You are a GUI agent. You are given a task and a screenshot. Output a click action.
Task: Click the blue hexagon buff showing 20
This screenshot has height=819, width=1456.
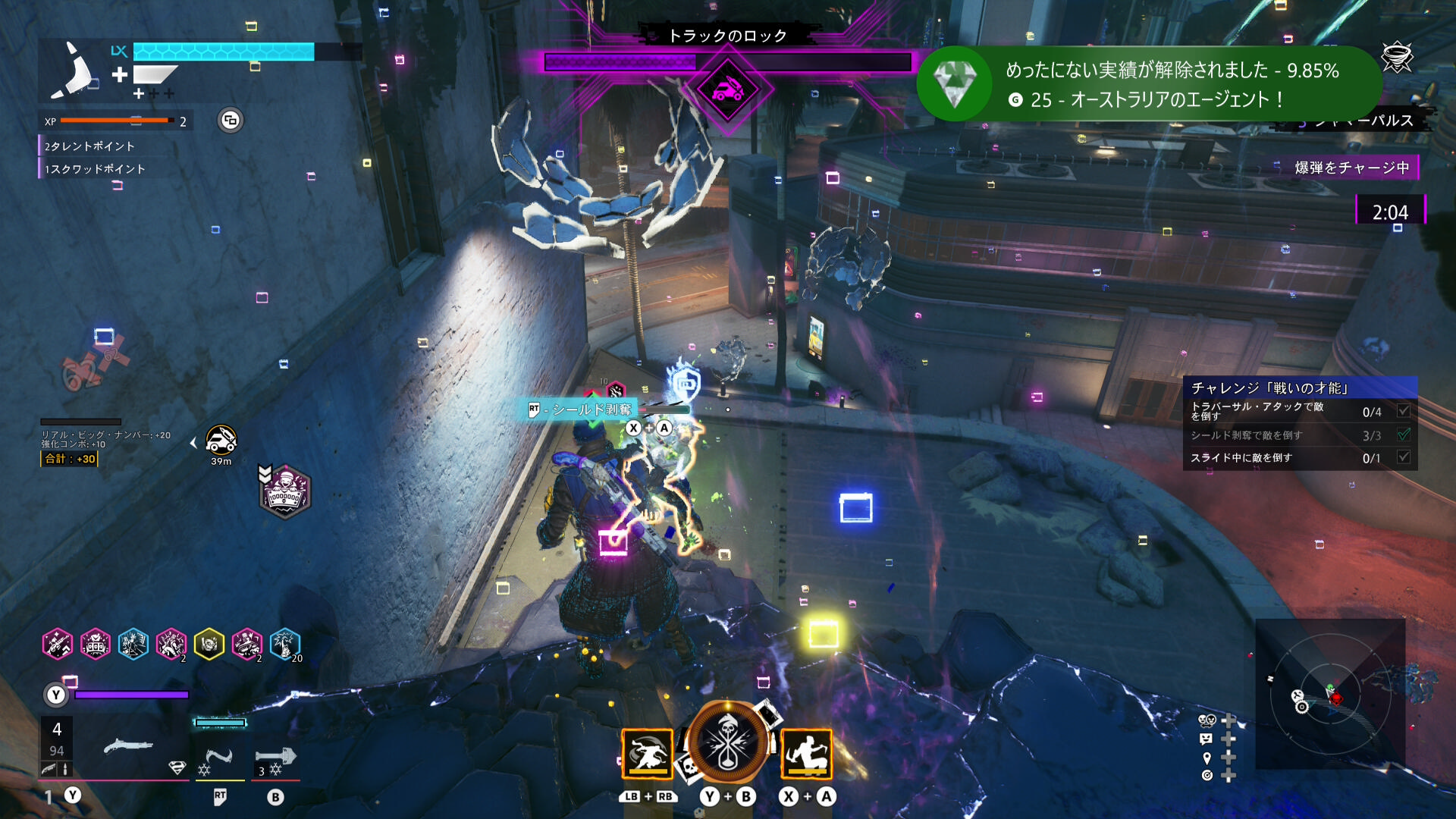click(x=285, y=645)
